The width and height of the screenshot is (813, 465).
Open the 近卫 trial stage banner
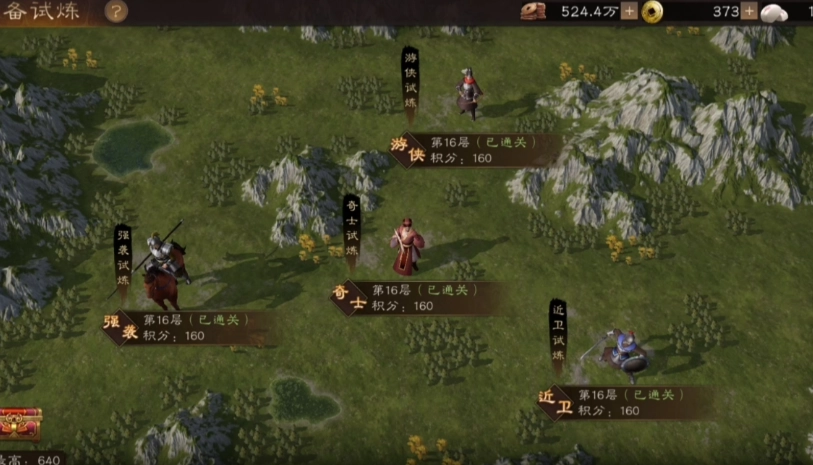pyautogui.click(x=626, y=403)
